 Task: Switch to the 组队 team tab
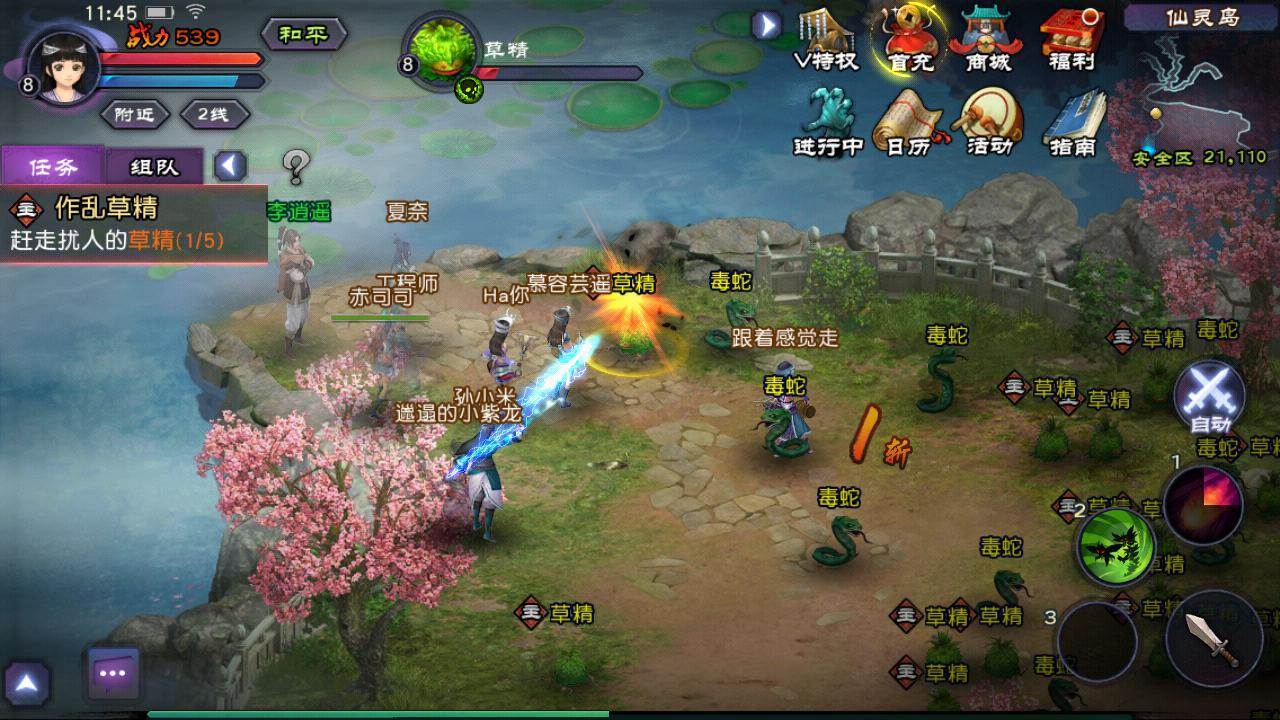[x=154, y=167]
